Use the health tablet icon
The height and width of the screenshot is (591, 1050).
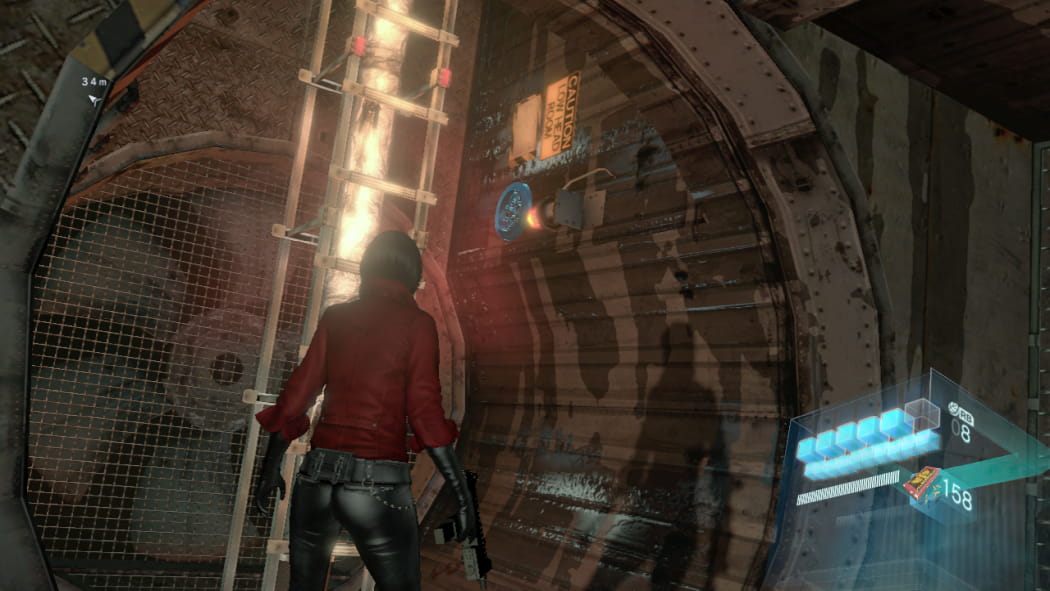953,408
